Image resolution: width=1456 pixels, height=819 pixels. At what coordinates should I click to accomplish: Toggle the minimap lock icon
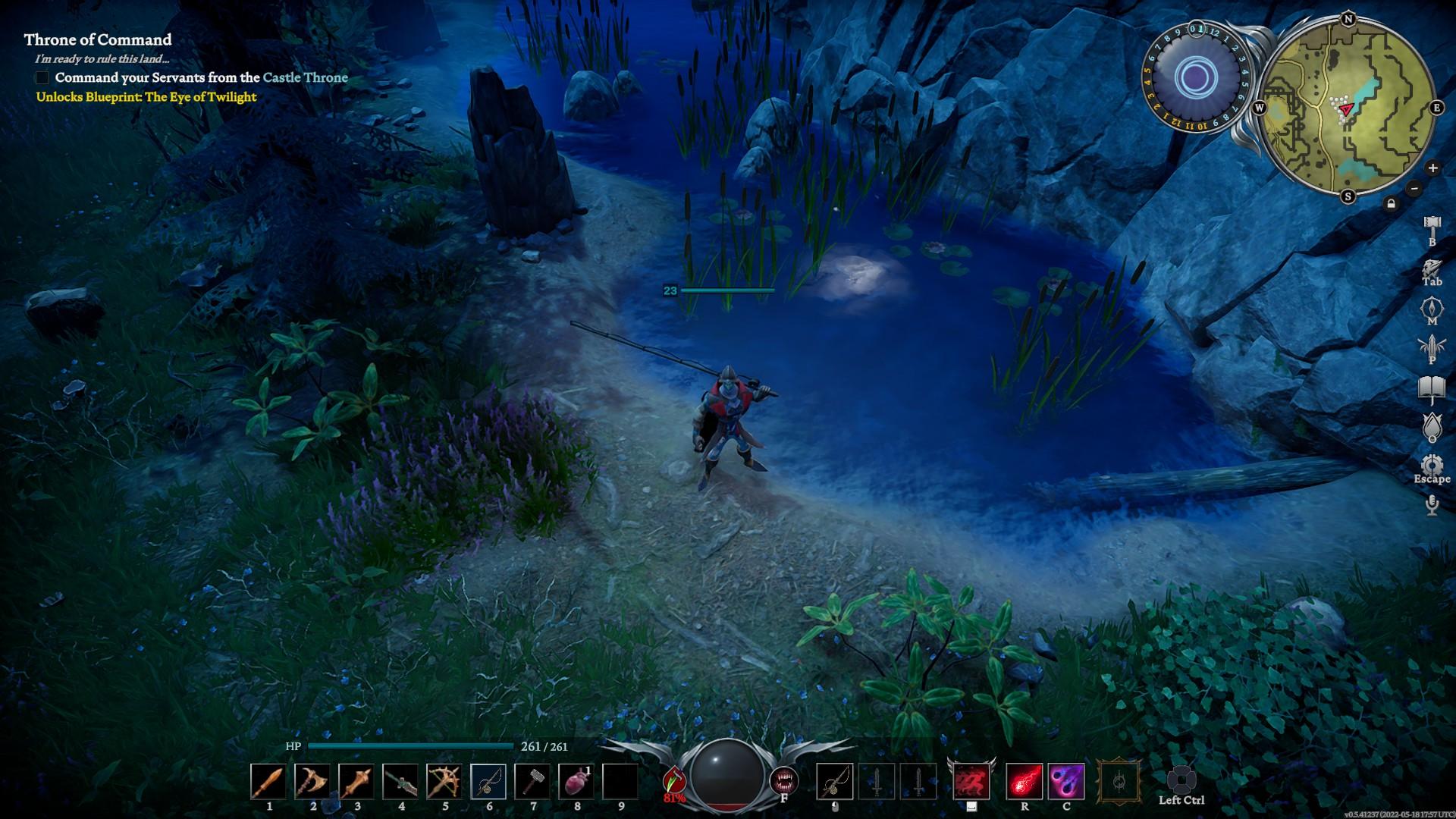pyautogui.click(x=1392, y=202)
